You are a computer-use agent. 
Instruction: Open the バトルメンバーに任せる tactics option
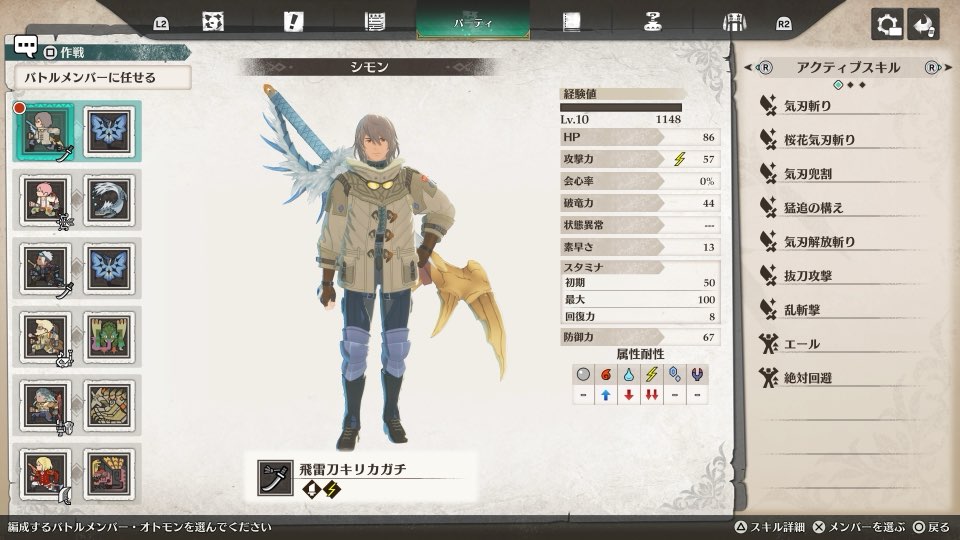click(102, 77)
